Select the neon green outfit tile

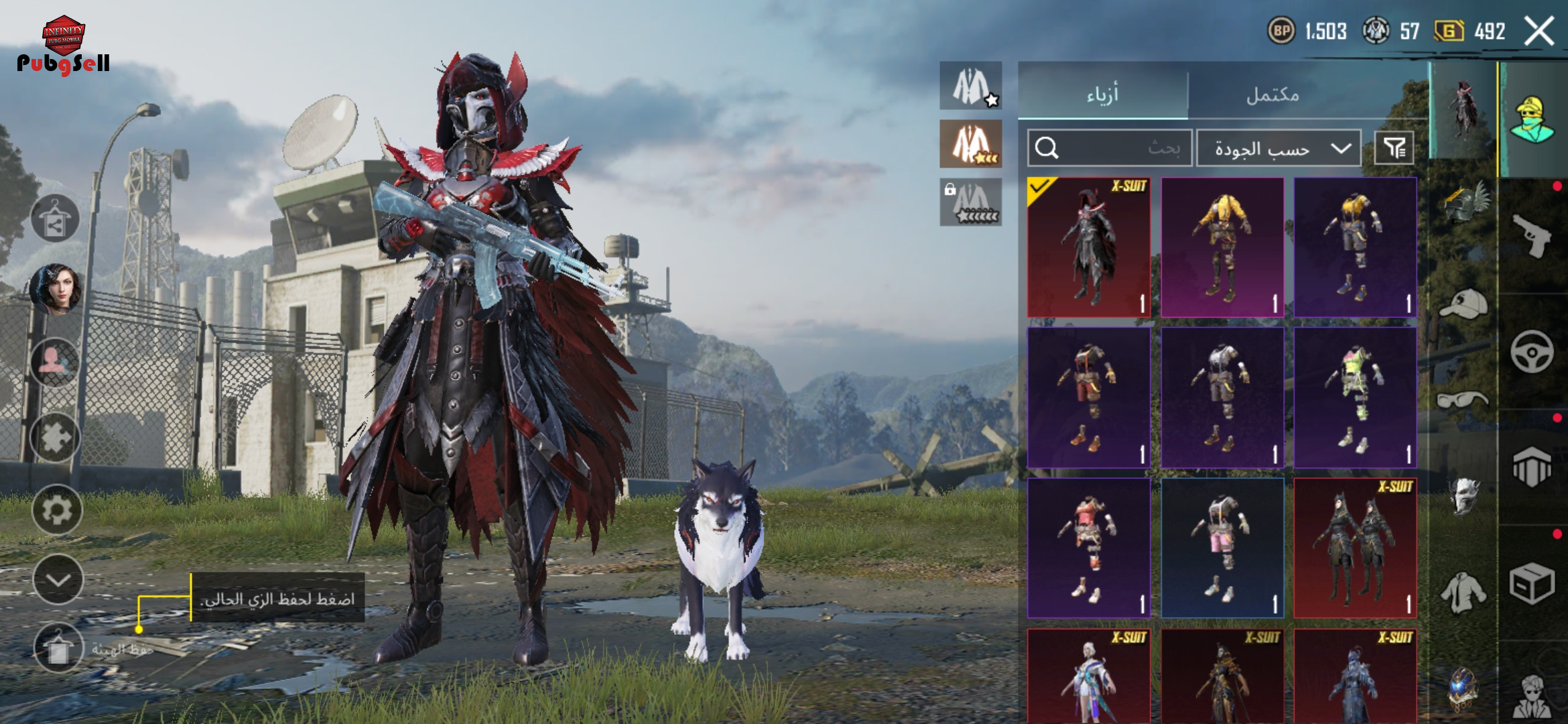[1355, 398]
